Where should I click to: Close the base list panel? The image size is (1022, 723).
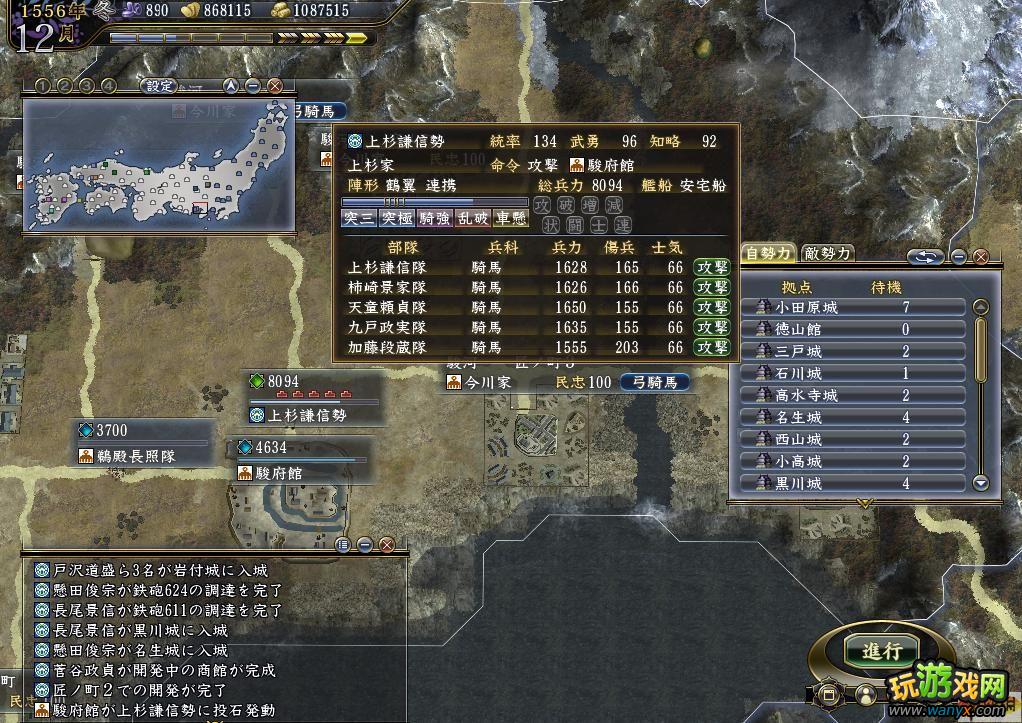tap(981, 257)
